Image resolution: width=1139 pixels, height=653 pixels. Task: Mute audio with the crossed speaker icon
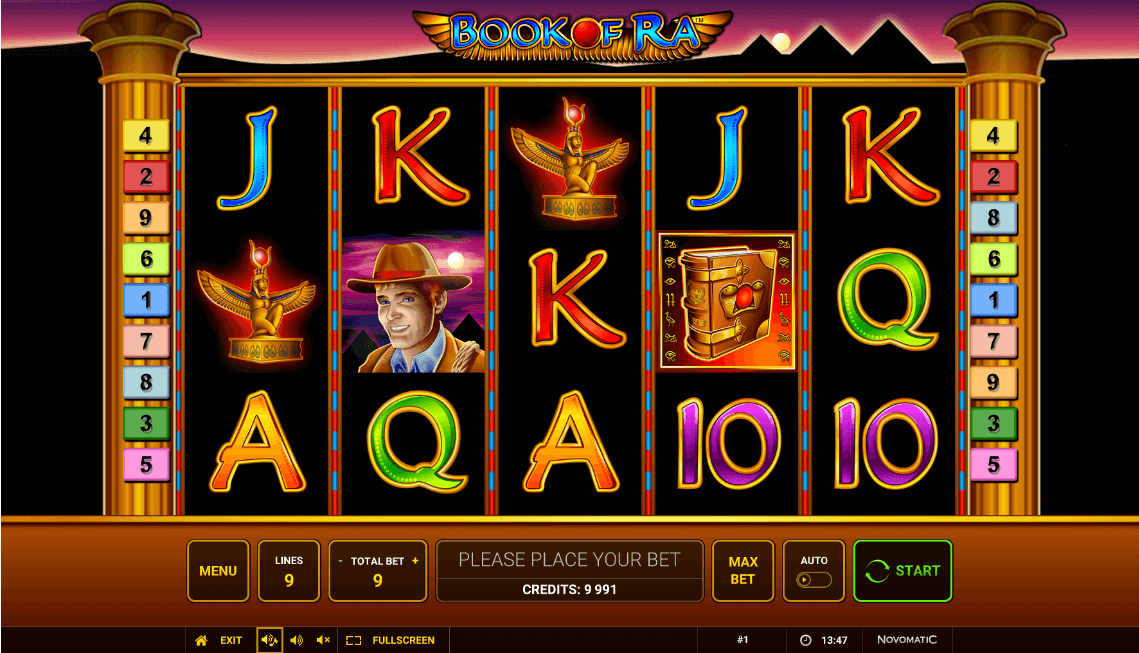point(323,640)
